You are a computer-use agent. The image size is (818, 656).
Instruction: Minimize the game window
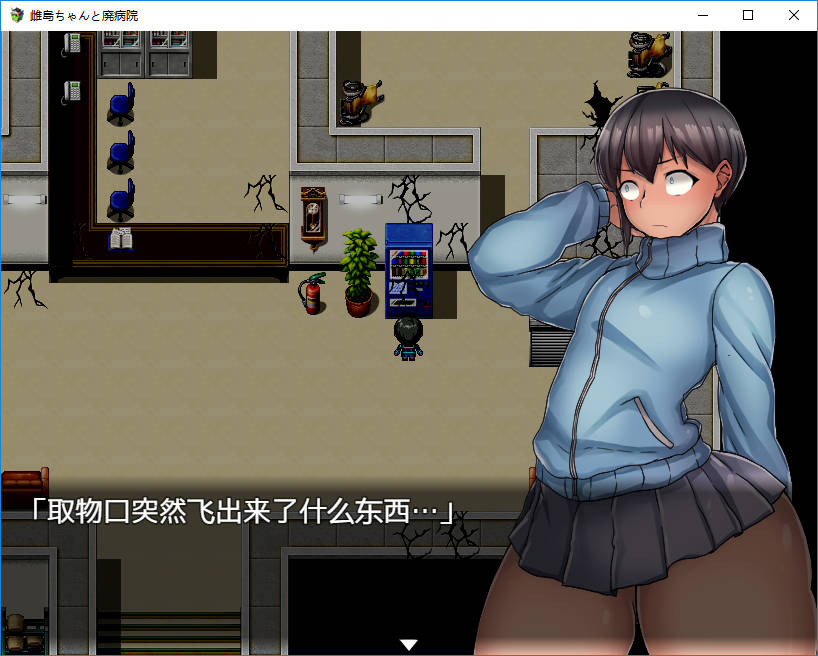click(x=702, y=15)
